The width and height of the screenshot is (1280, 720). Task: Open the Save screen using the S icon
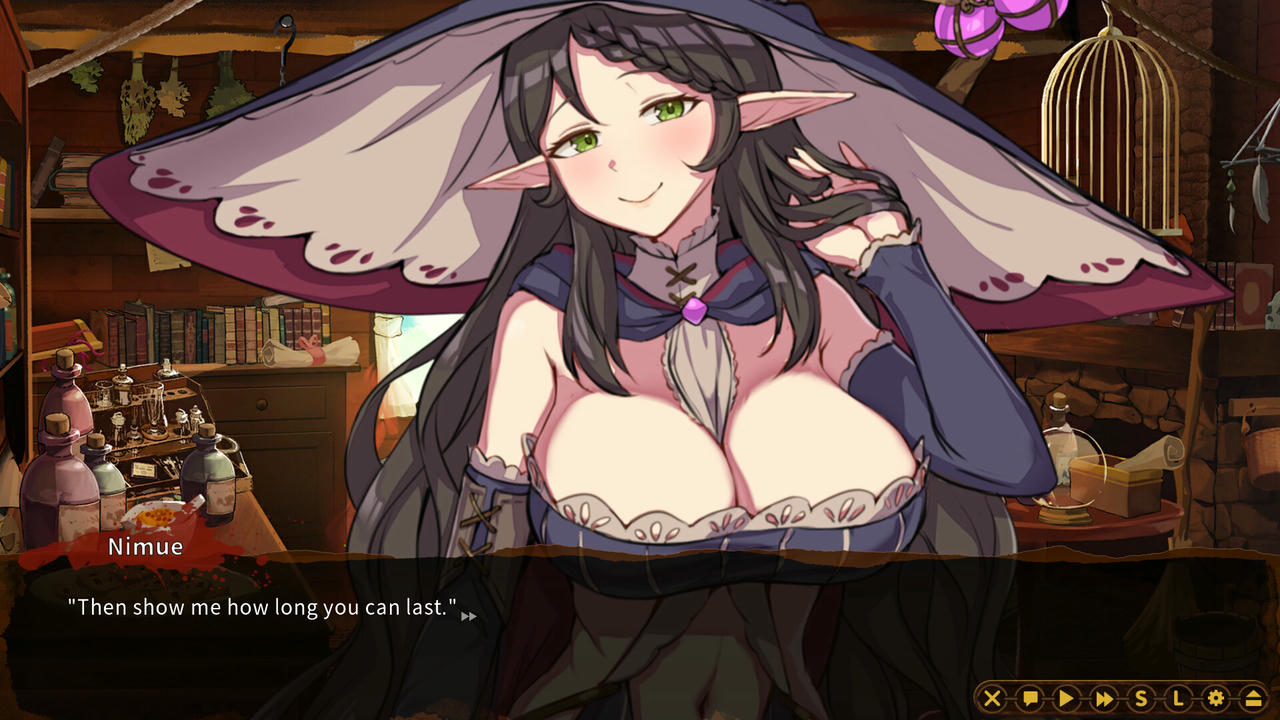click(x=1142, y=698)
